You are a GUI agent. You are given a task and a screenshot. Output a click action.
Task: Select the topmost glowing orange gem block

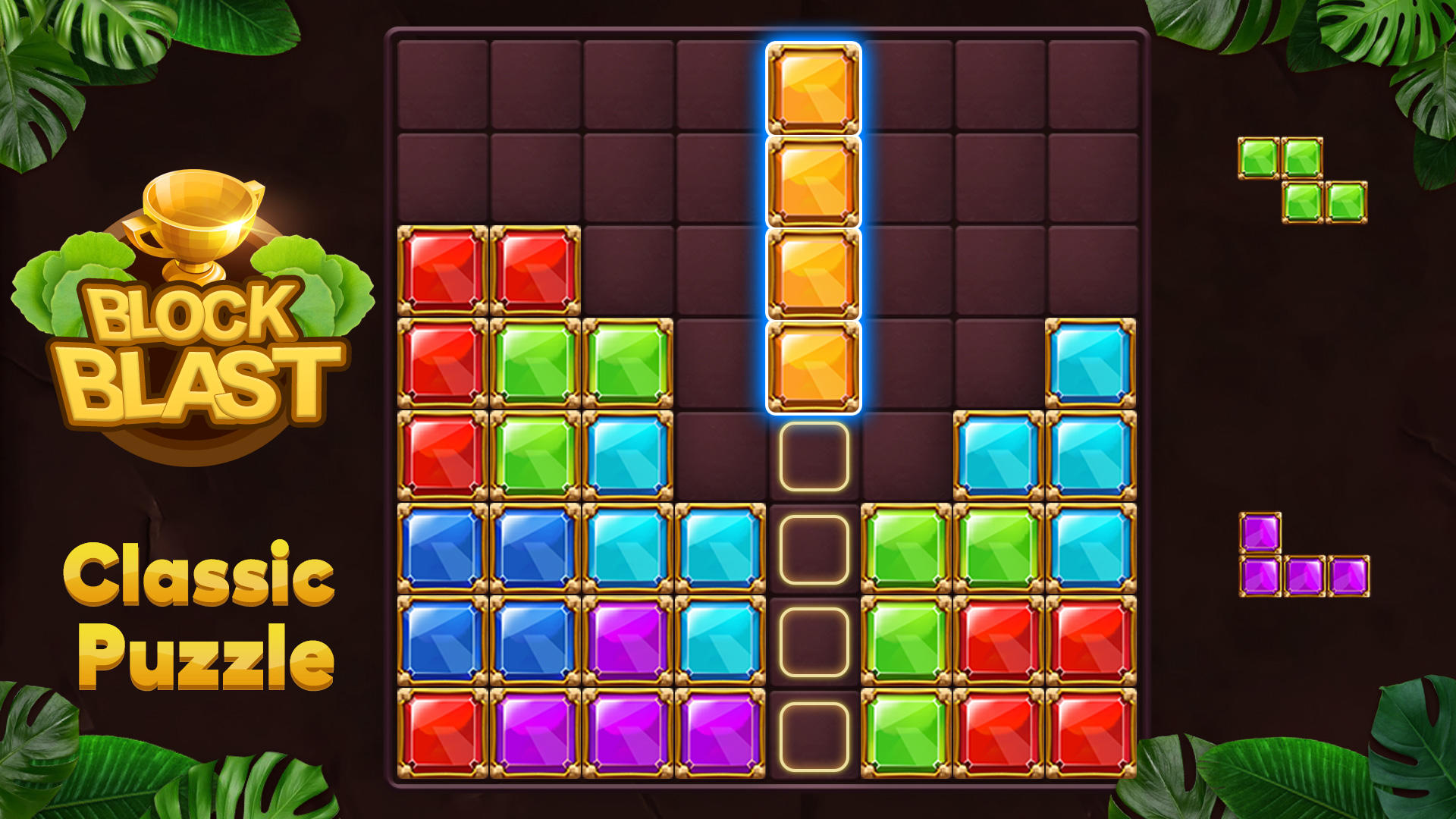point(814,87)
